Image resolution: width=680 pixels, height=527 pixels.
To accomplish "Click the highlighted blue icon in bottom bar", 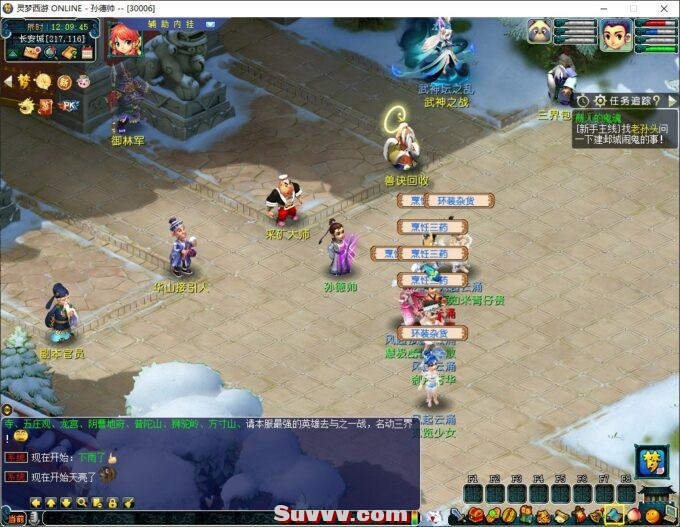I will pyautogui.click(x=613, y=515).
